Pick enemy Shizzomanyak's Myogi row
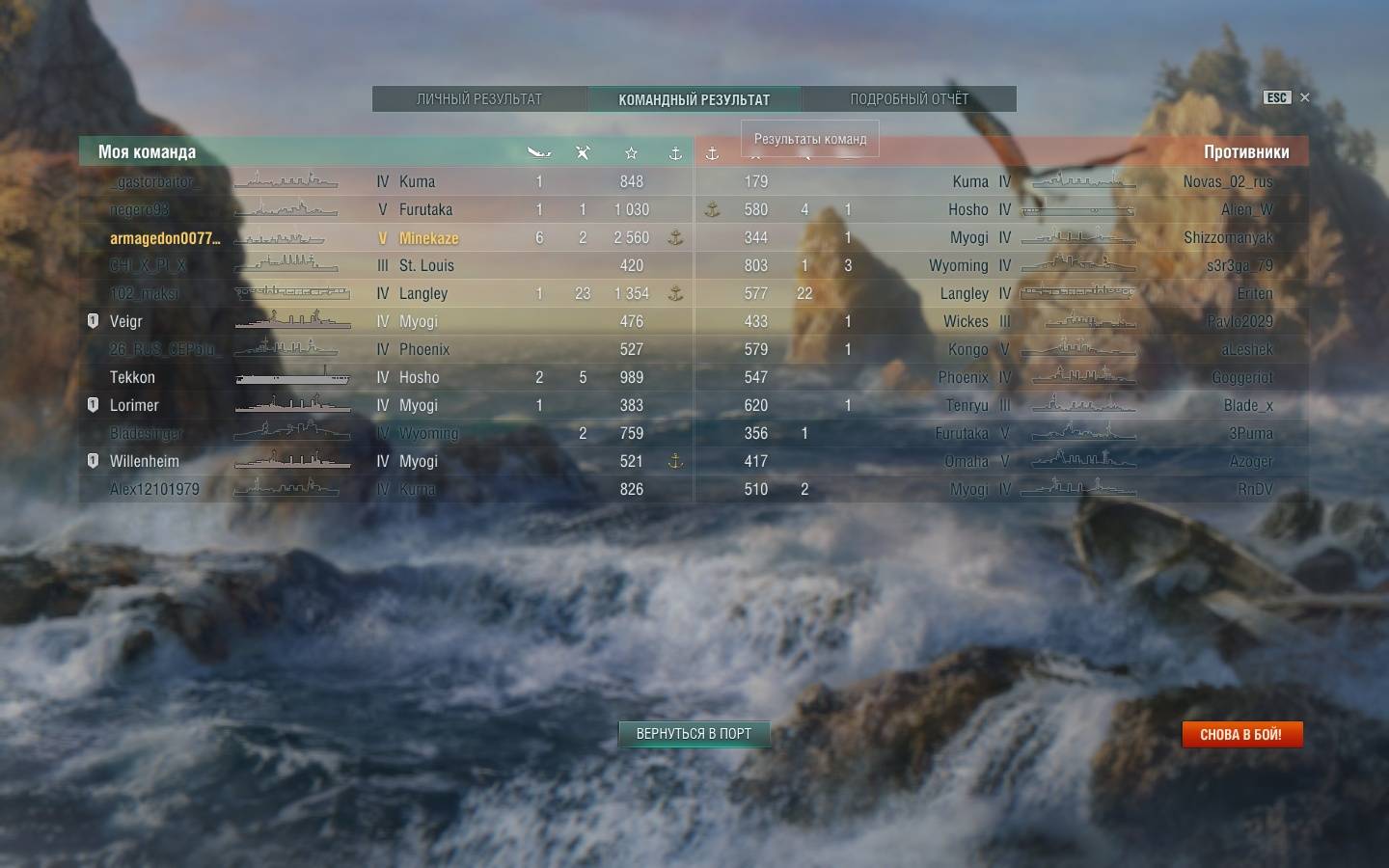This screenshot has height=868, width=1389. (1003, 237)
